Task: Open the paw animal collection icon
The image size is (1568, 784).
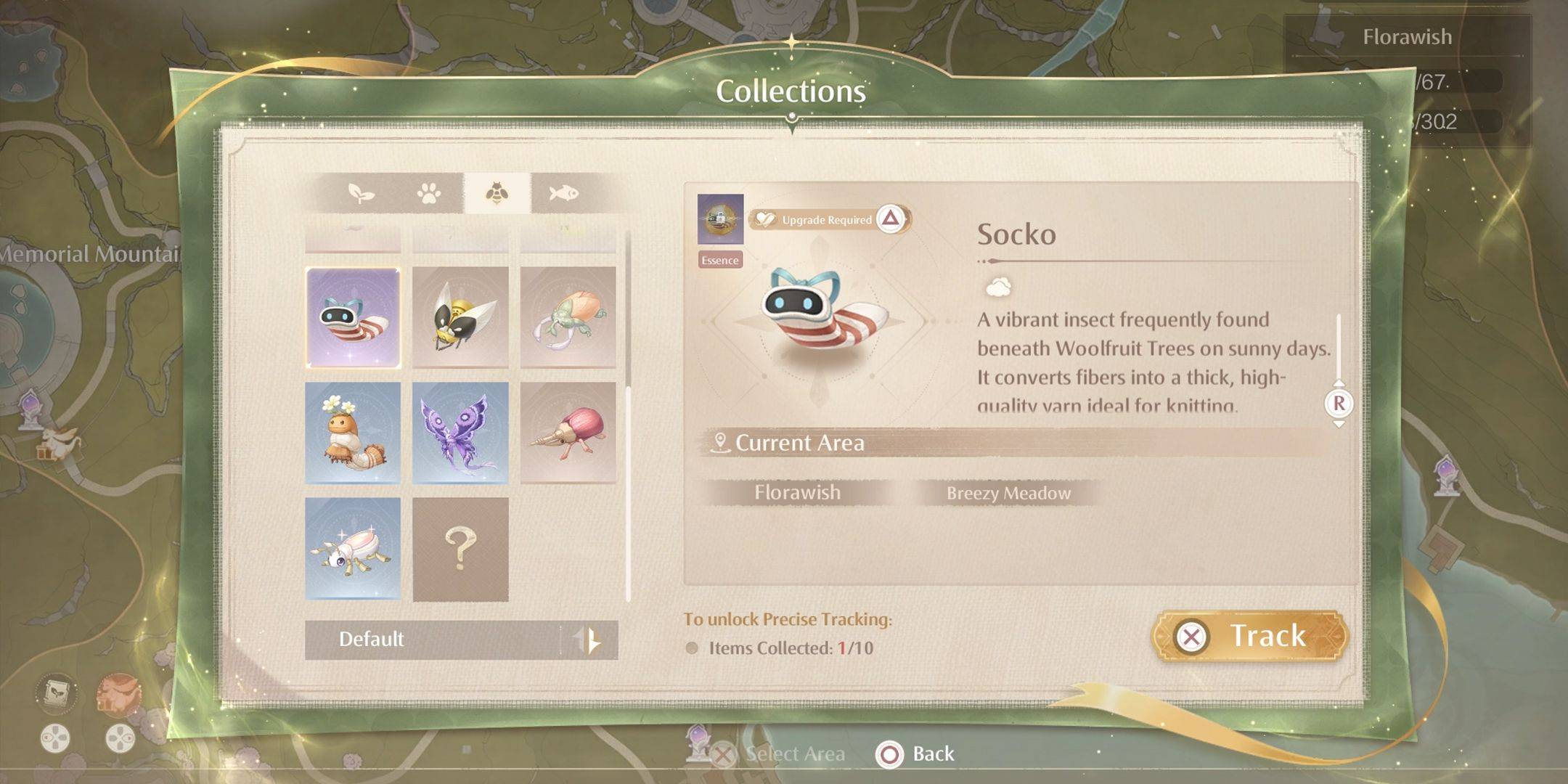Action: click(x=428, y=192)
